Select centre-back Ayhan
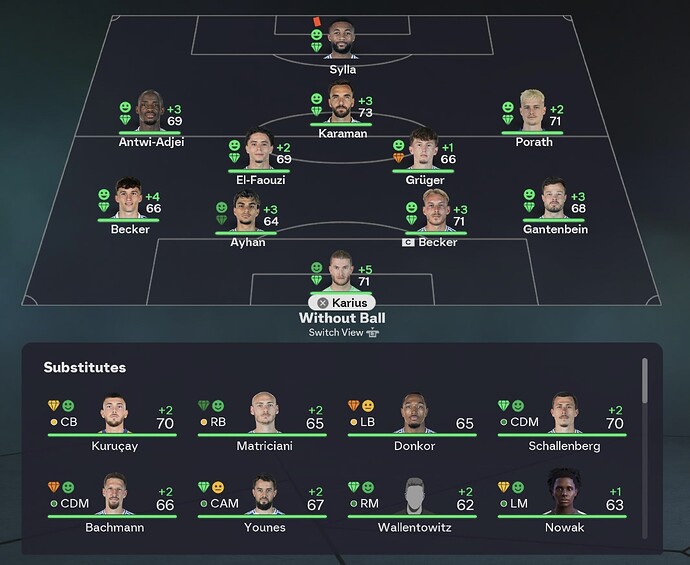This screenshot has height=565, width=690. click(x=249, y=211)
